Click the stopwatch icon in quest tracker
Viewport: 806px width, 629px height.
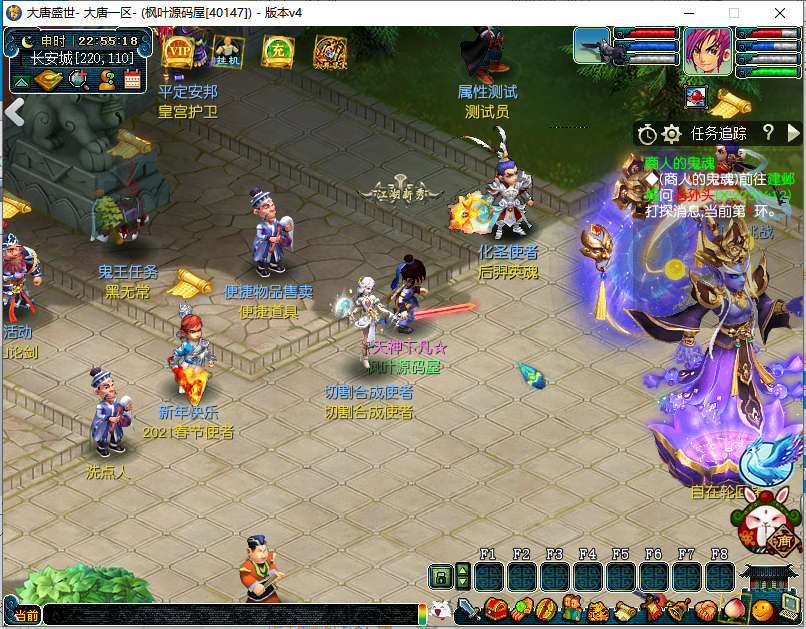(647, 134)
